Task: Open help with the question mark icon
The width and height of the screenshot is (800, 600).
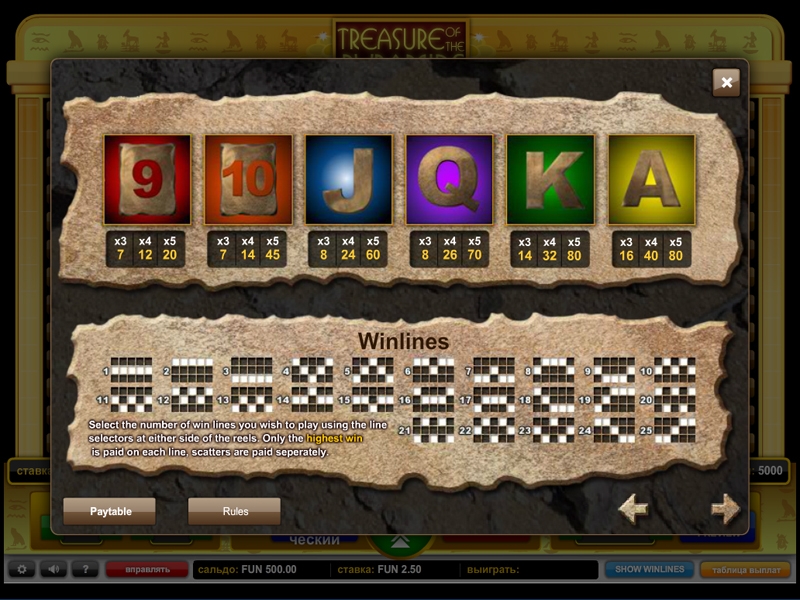Action: pos(85,570)
